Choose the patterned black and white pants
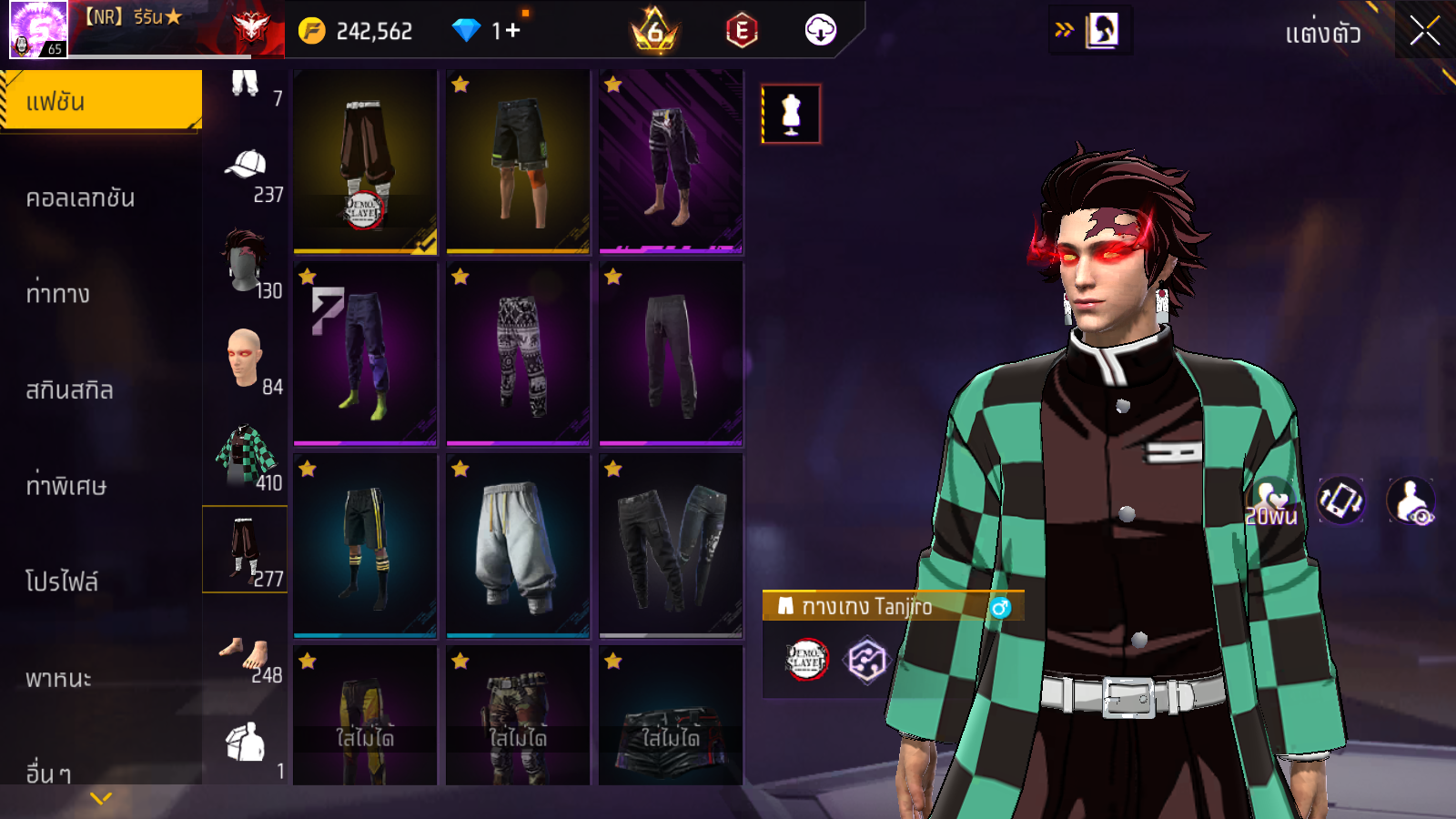Viewport: 1456px width, 819px height. coord(518,354)
